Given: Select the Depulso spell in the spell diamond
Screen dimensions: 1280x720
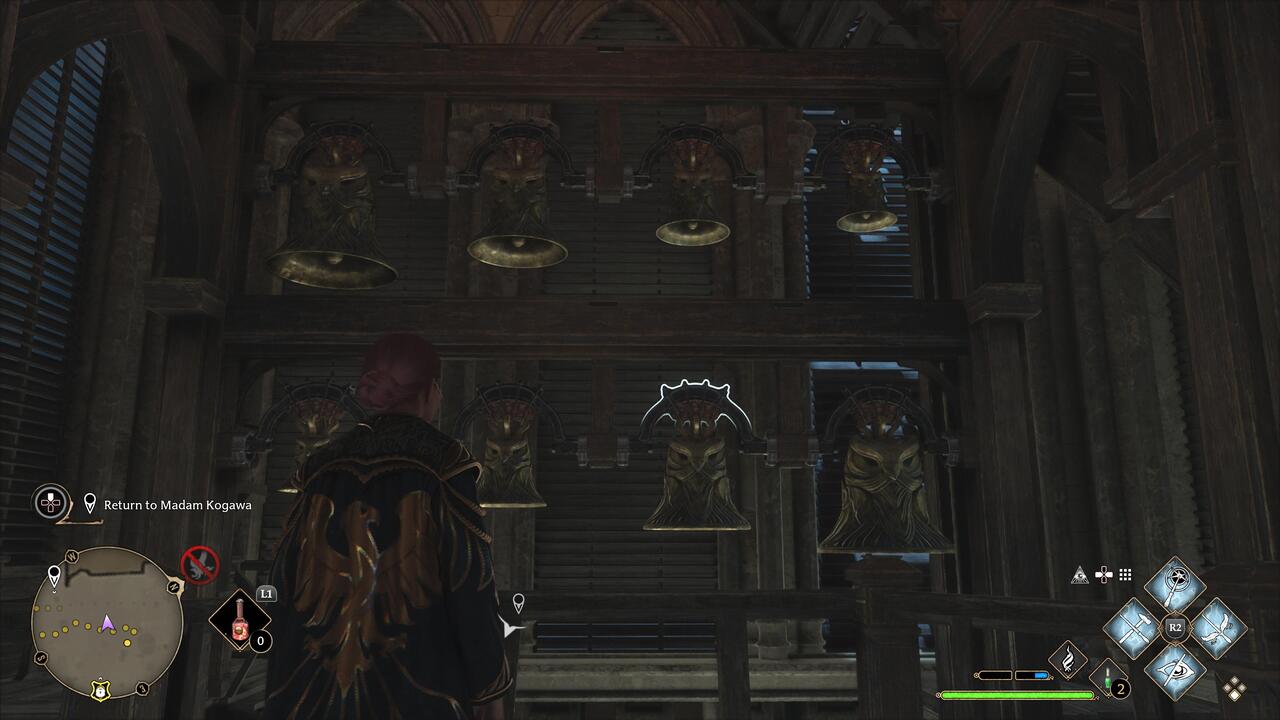Looking at the screenshot, I should pyautogui.click(x=1132, y=626).
